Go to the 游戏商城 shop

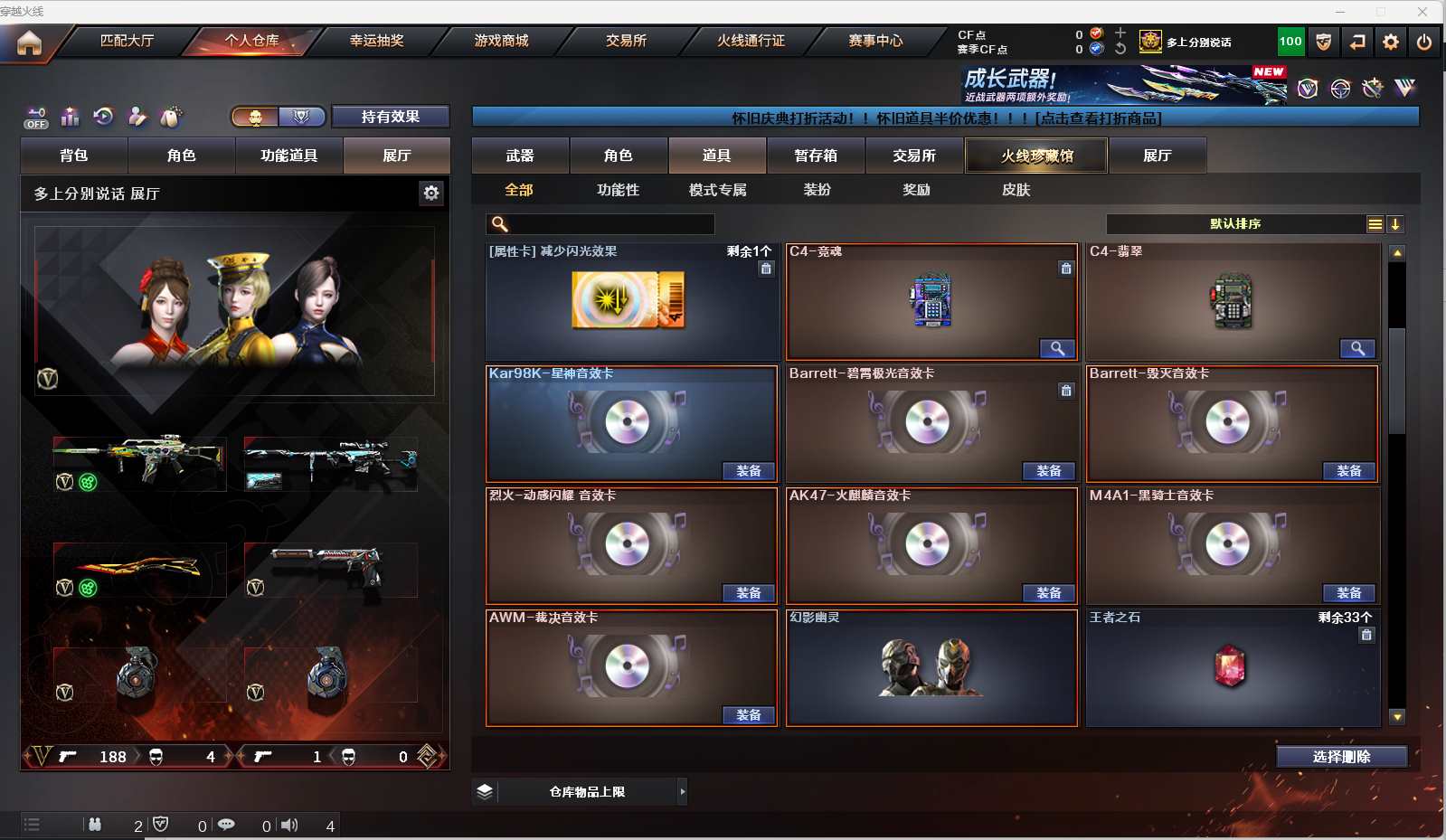pos(501,41)
